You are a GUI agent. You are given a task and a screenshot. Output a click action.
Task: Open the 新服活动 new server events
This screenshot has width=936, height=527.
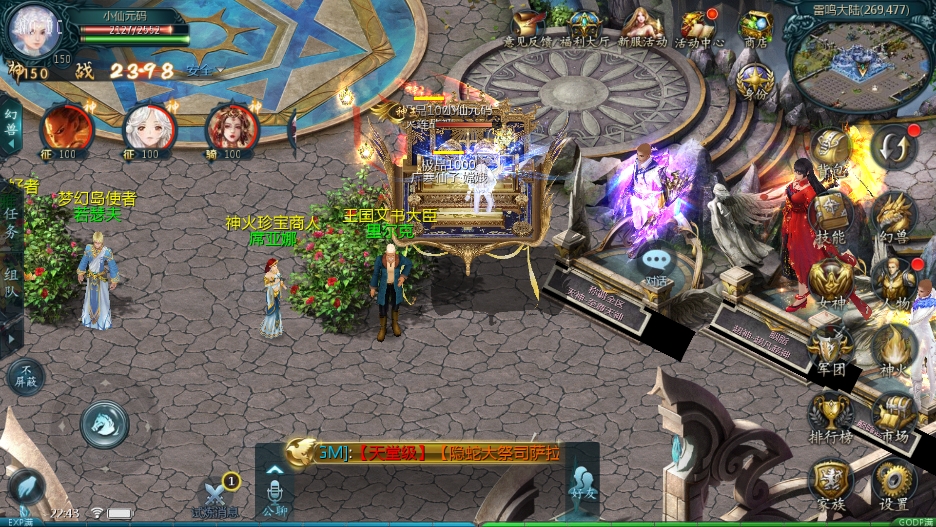pos(640,25)
